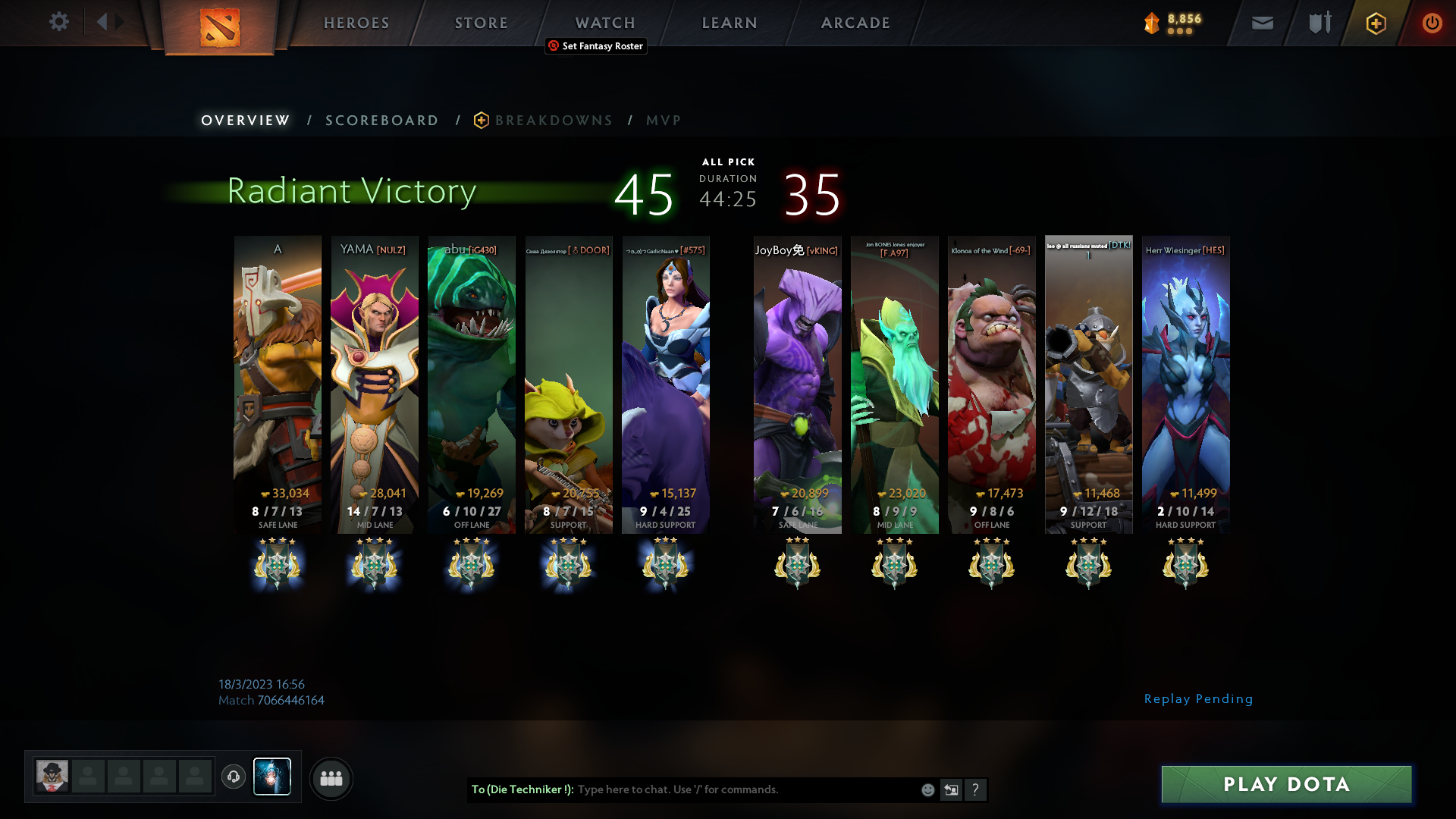Viewport: 1456px width, 819px height.
Task: Open the mail notifications inbox
Action: click(1261, 23)
